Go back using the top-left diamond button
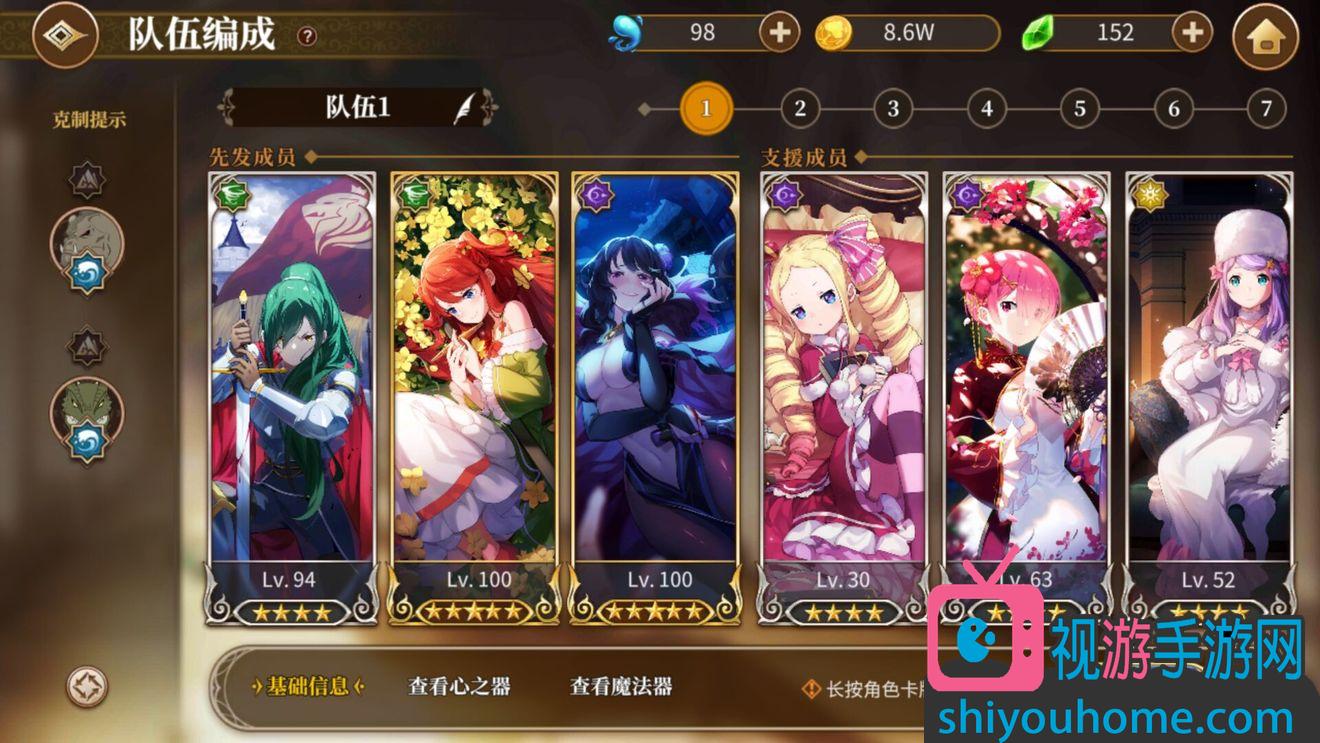Viewport: 1320px width, 743px height. [65, 35]
